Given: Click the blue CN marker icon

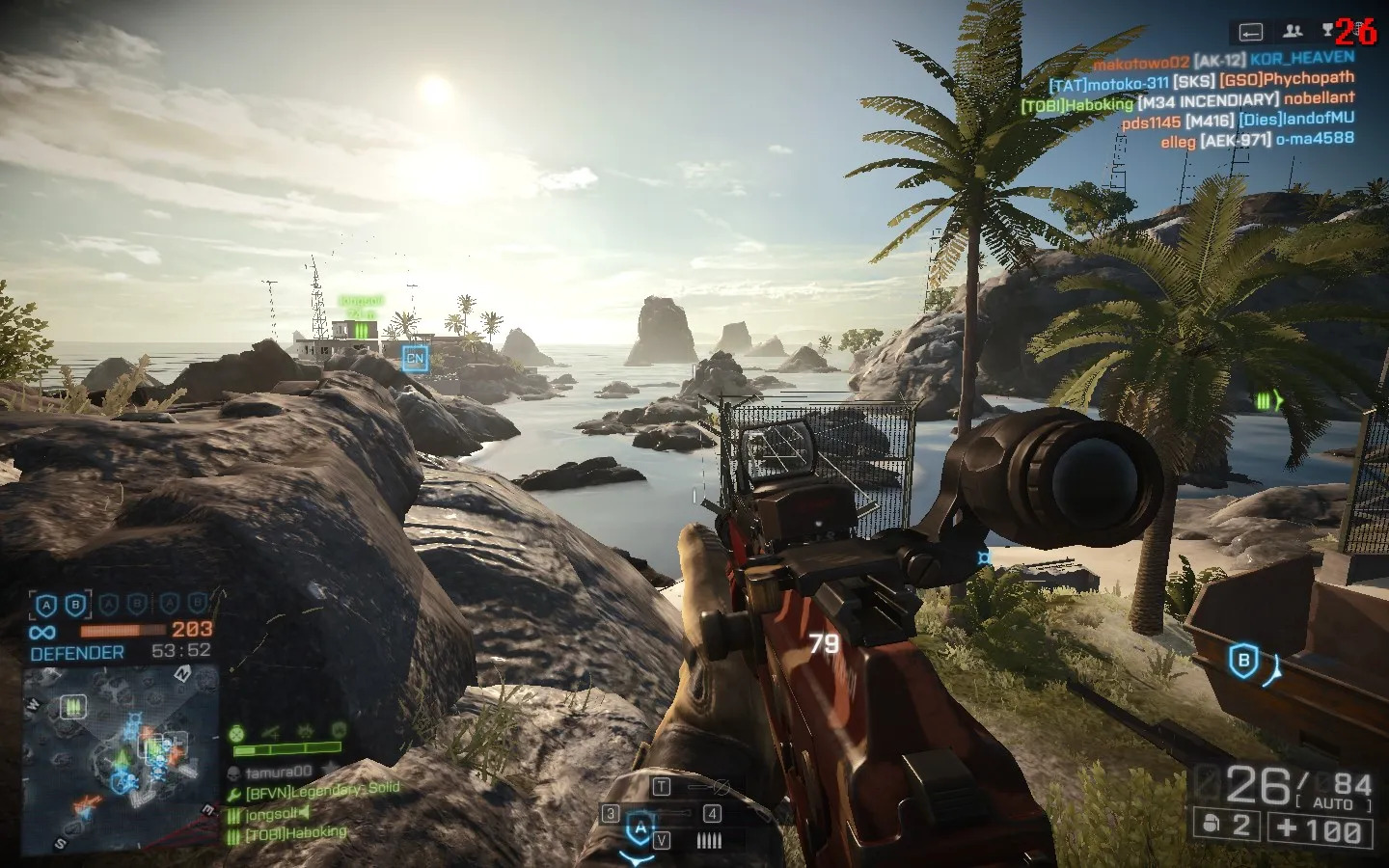Looking at the screenshot, I should (x=415, y=358).
